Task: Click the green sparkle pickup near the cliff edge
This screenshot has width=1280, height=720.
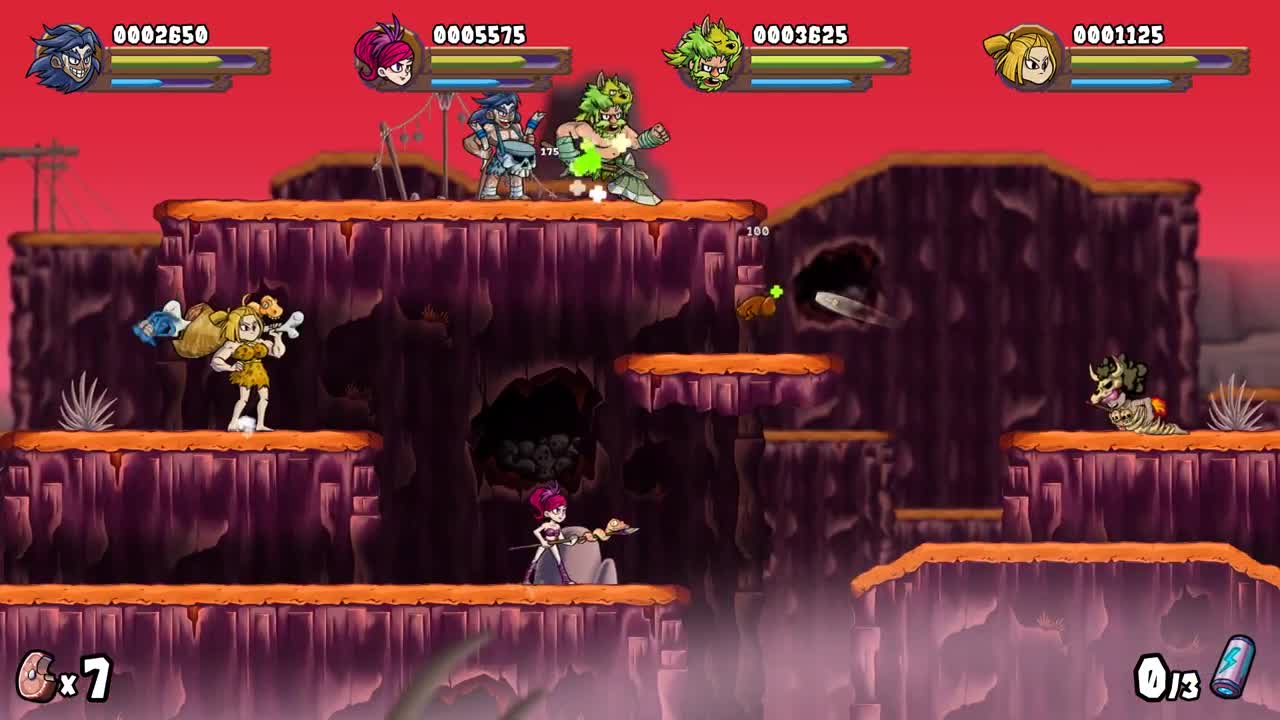Action: pyautogui.click(x=775, y=291)
